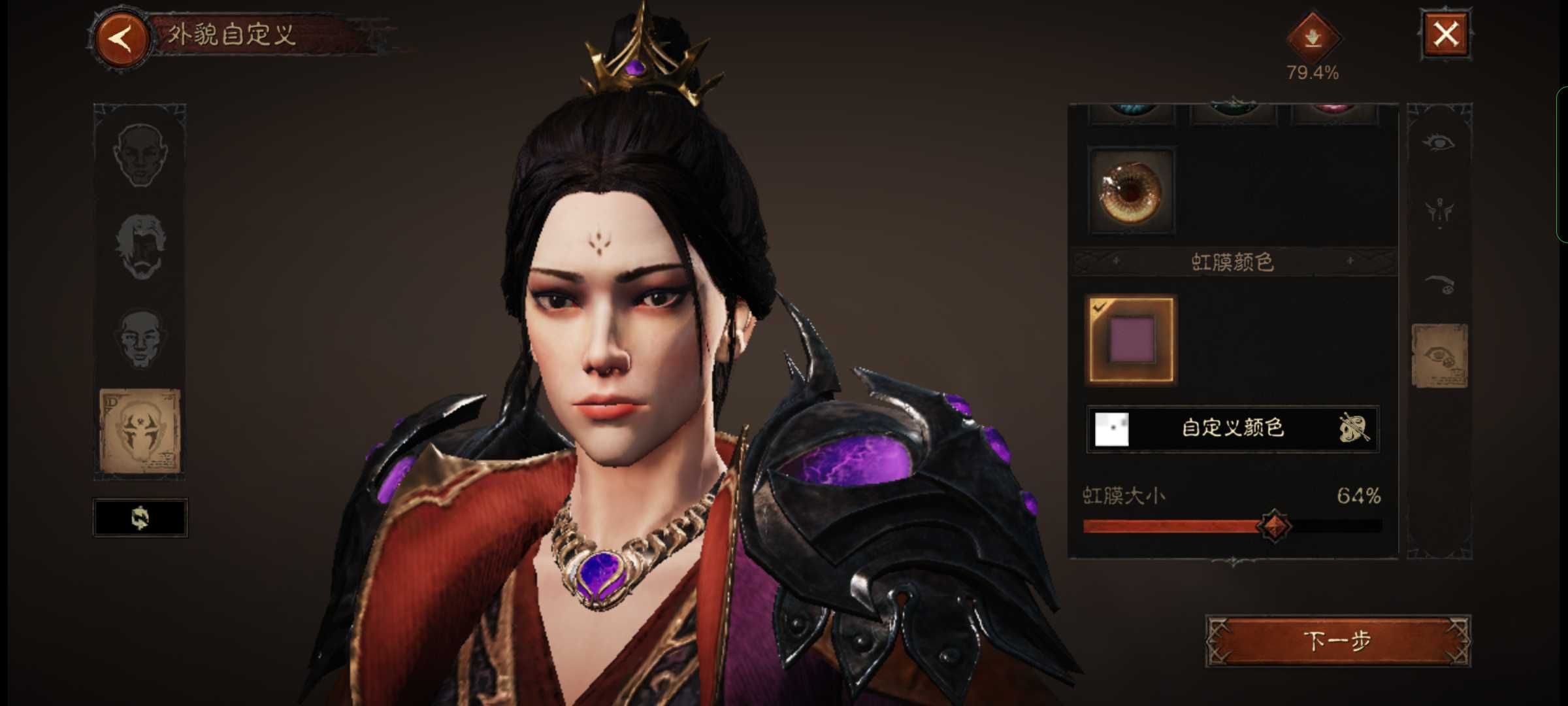Close the appearance customization screen
1568x706 pixels.
pos(1445,35)
